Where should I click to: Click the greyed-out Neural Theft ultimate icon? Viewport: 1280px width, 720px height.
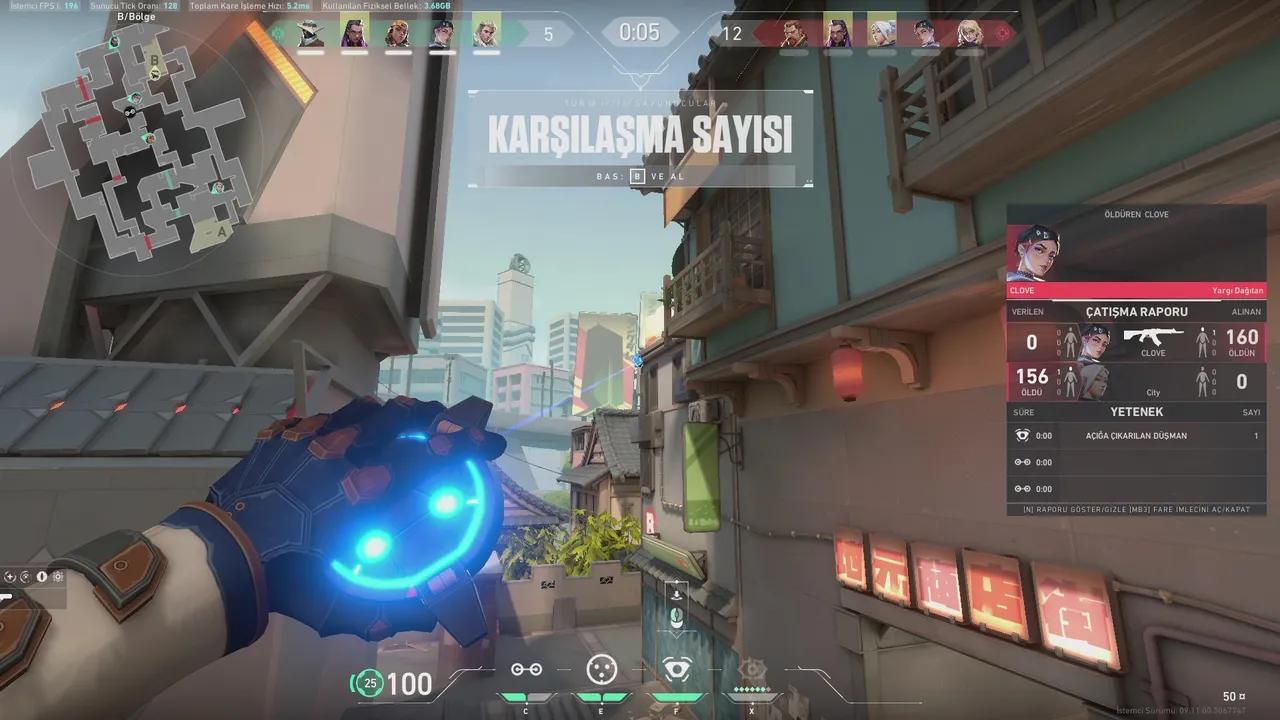[x=750, y=669]
